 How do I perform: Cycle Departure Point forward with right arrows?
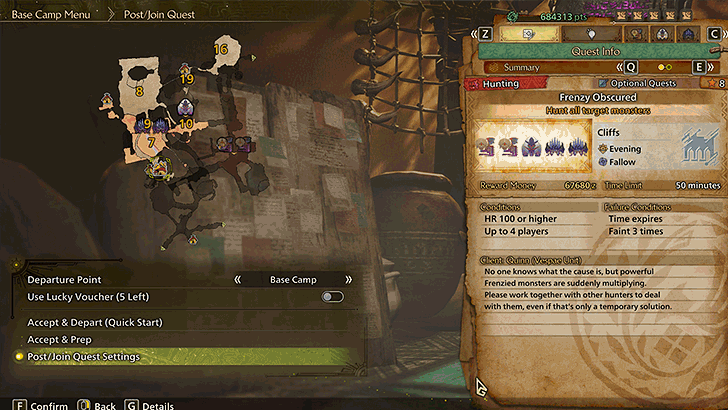click(x=348, y=280)
